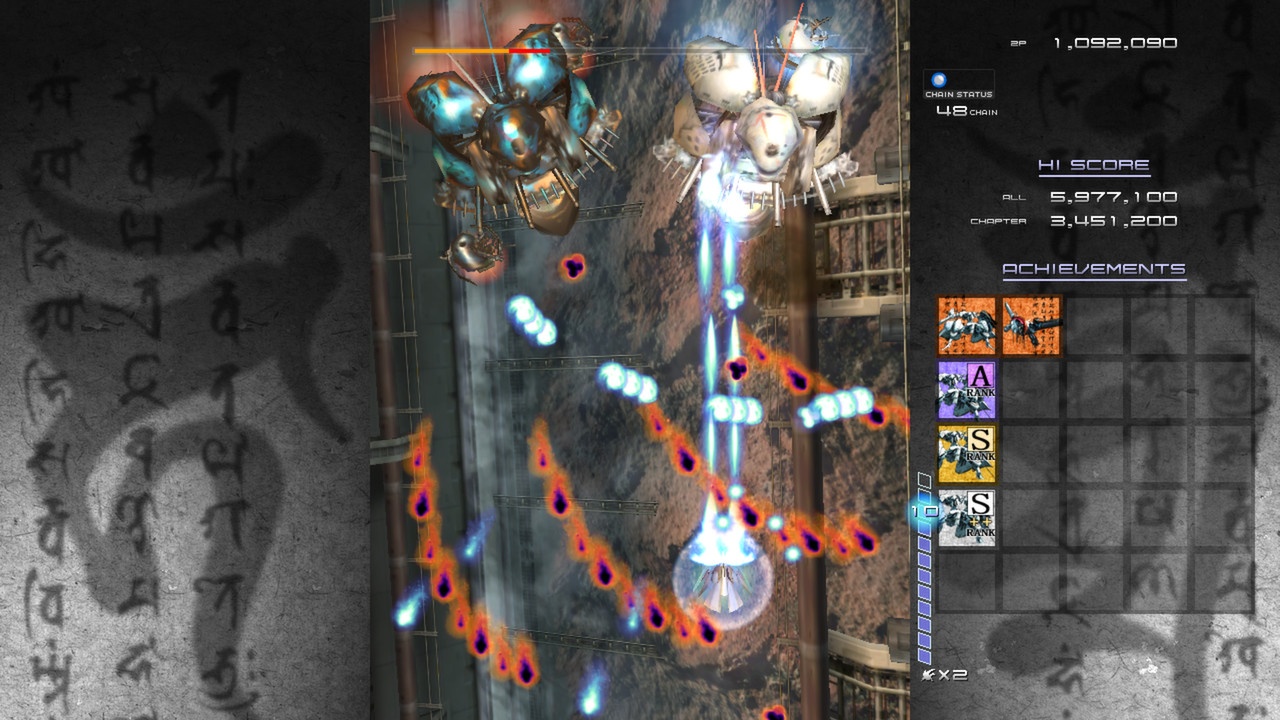1280x720 pixels.
Task: Click the second orange achievement icon
Action: tap(1030, 324)
